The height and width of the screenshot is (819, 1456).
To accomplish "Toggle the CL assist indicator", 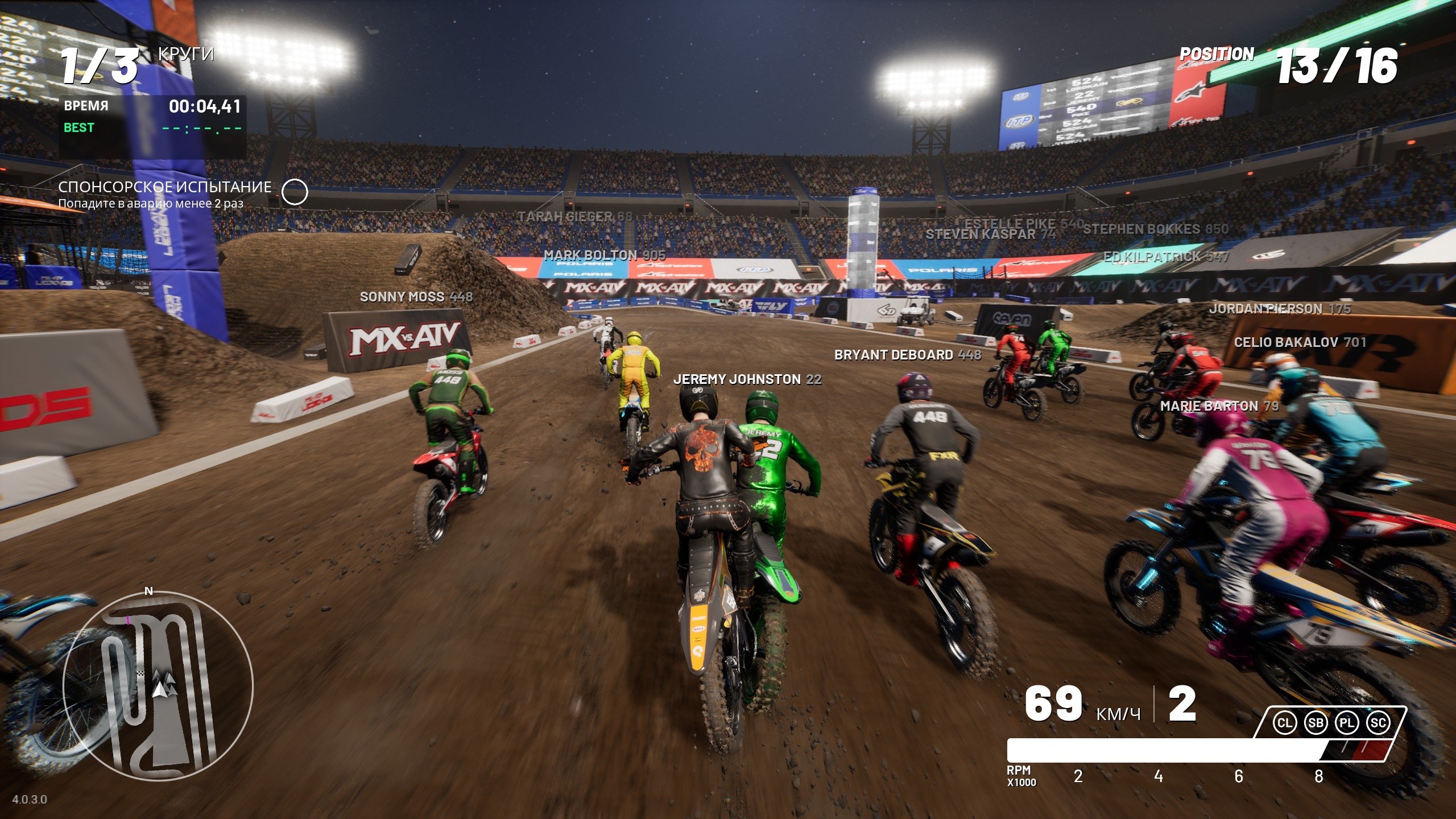I will click(1284, 723).
